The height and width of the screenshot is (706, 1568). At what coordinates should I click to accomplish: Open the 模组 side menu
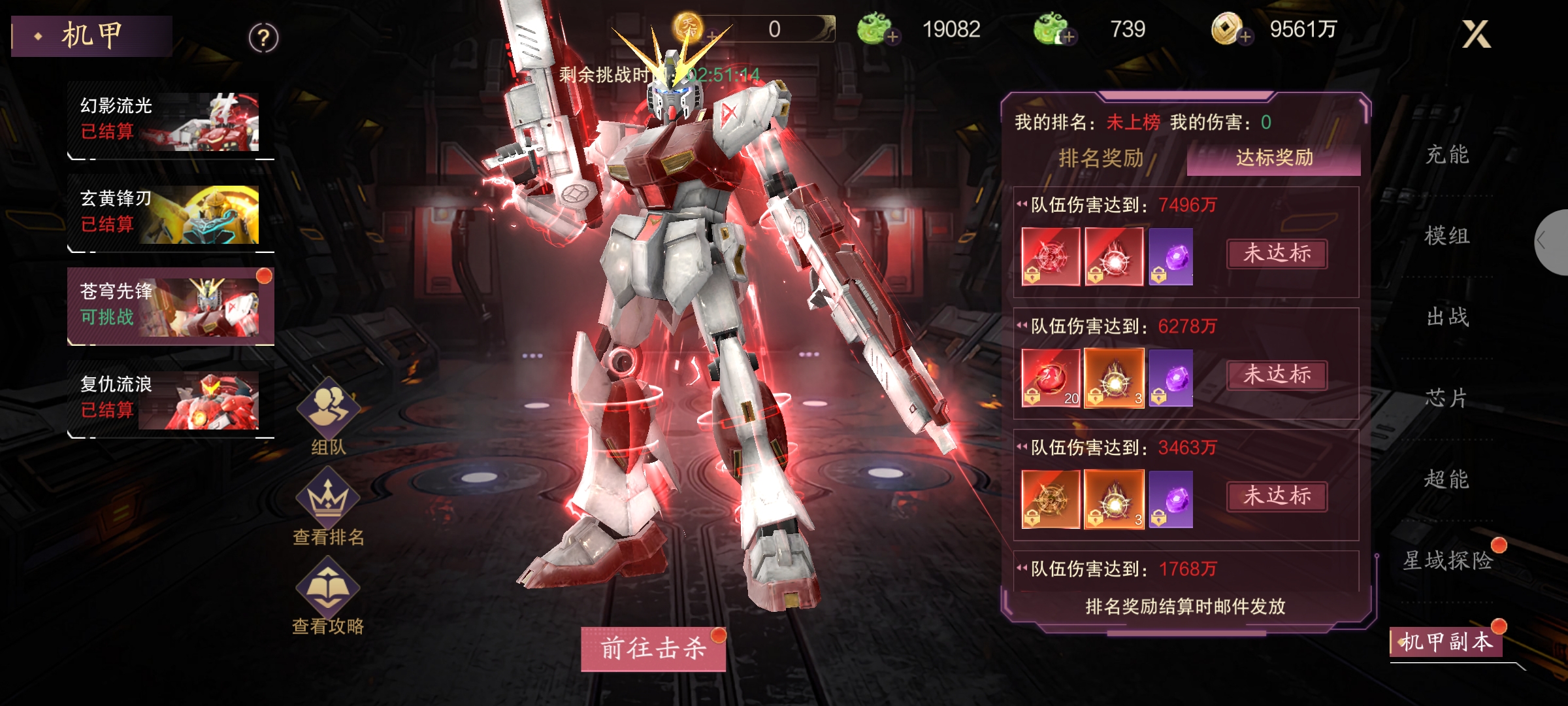coord(1446,236)
